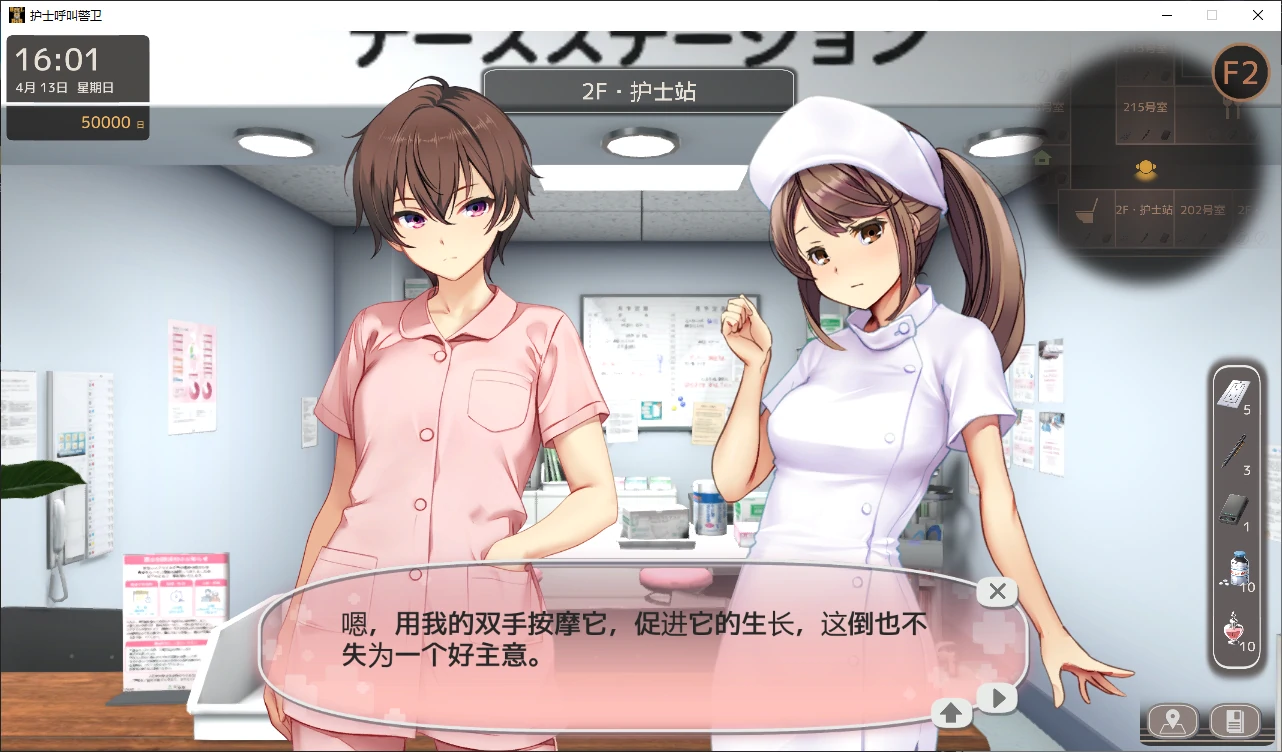Close the game window

pyautogui.click(x=1258, y=15)
